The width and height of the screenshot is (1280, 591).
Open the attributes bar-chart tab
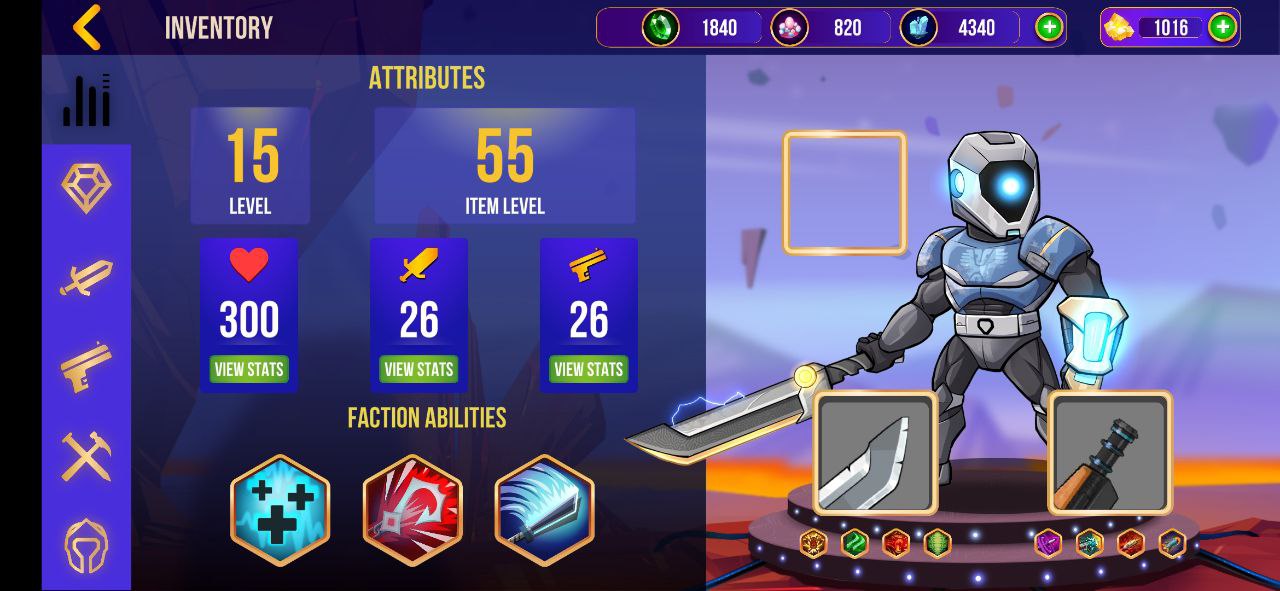tap(86, 101)
